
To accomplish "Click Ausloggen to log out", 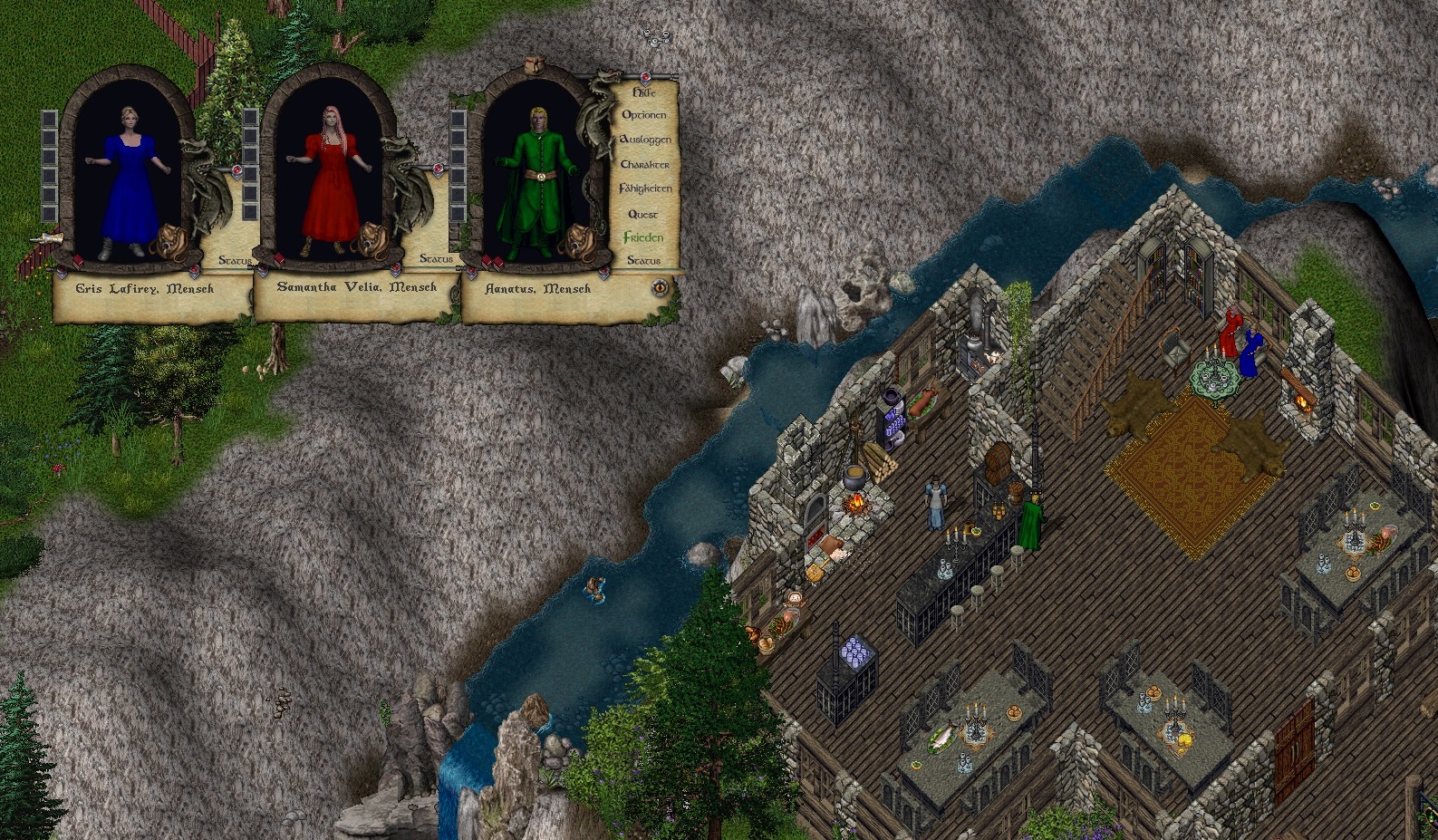I will pyautogui.click(x=644, y=140).
